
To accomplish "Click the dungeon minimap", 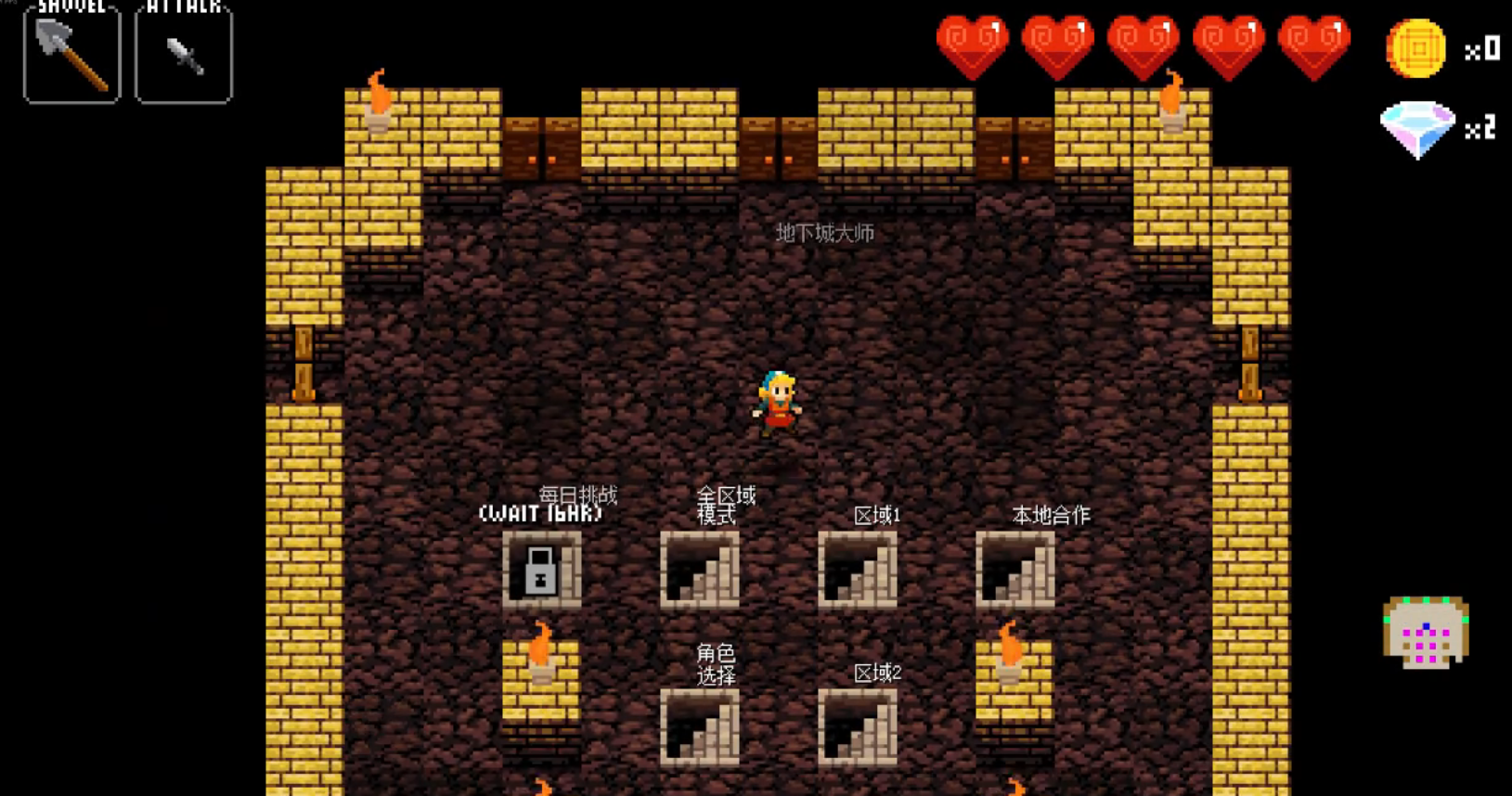I will pos(1426,634).
